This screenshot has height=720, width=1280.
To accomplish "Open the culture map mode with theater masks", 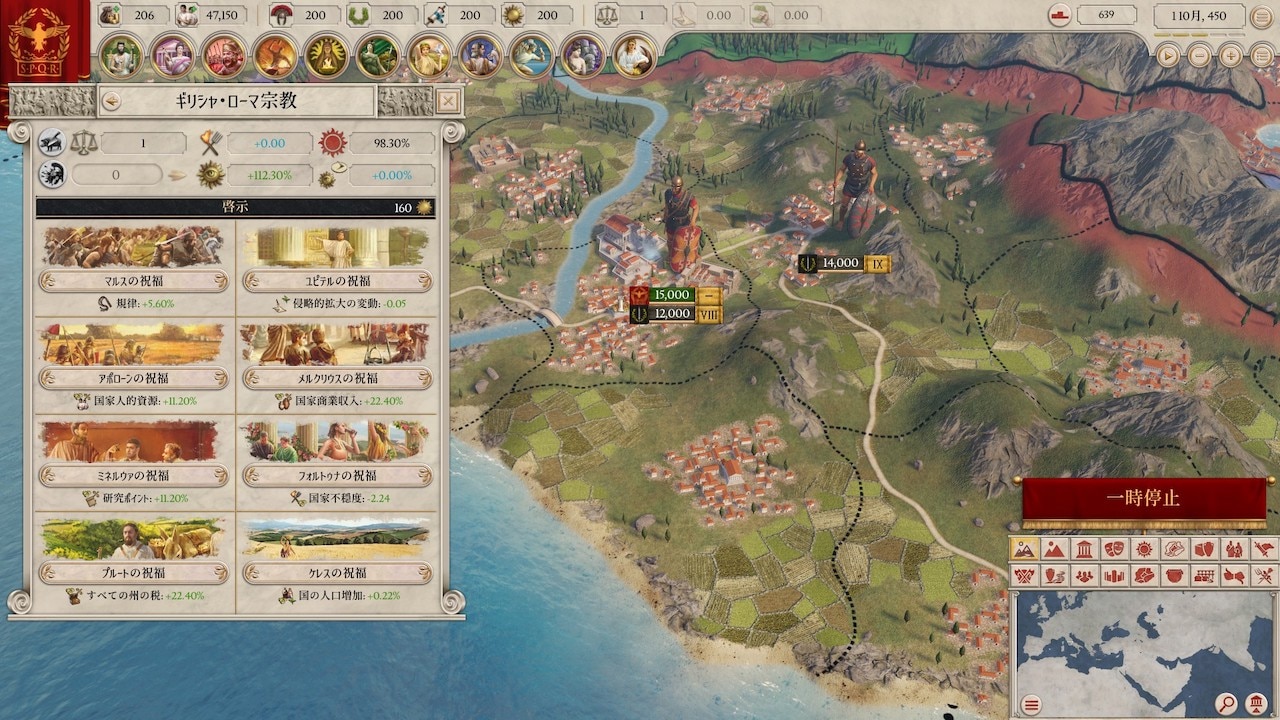I will (x=1114, y=551).
